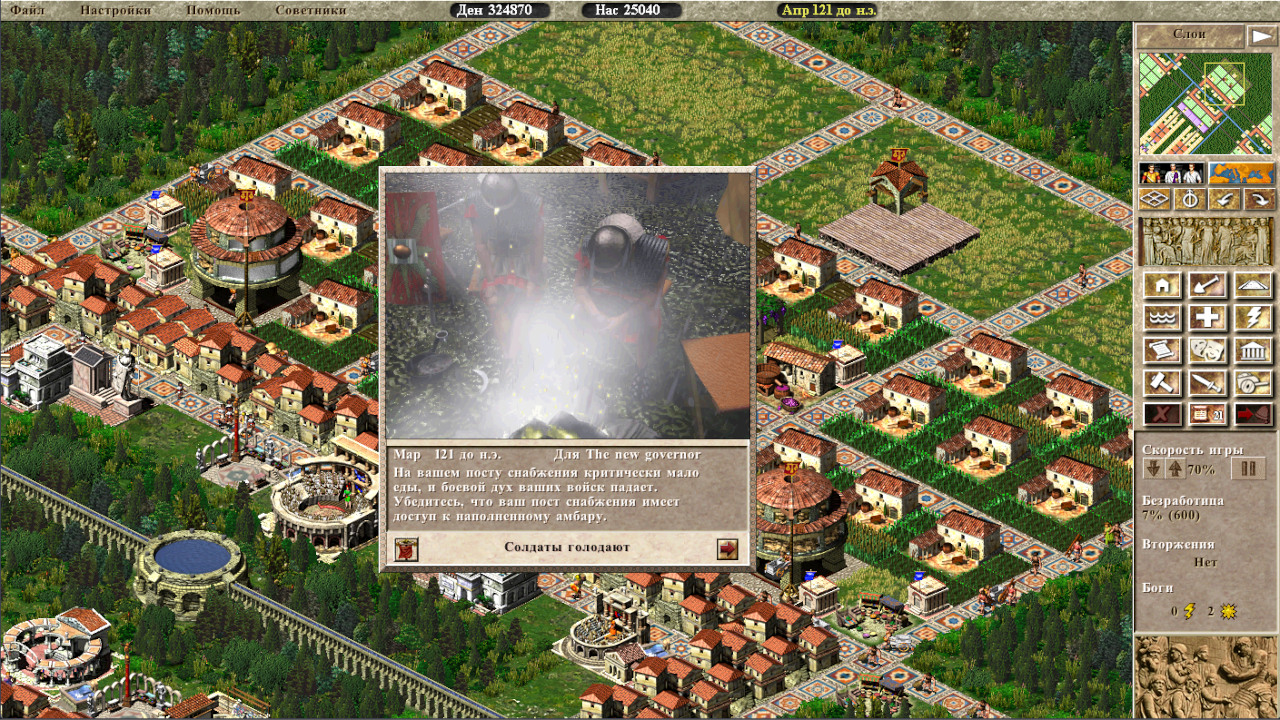Open the messages log showing 21 entries

click(1207, 414)
